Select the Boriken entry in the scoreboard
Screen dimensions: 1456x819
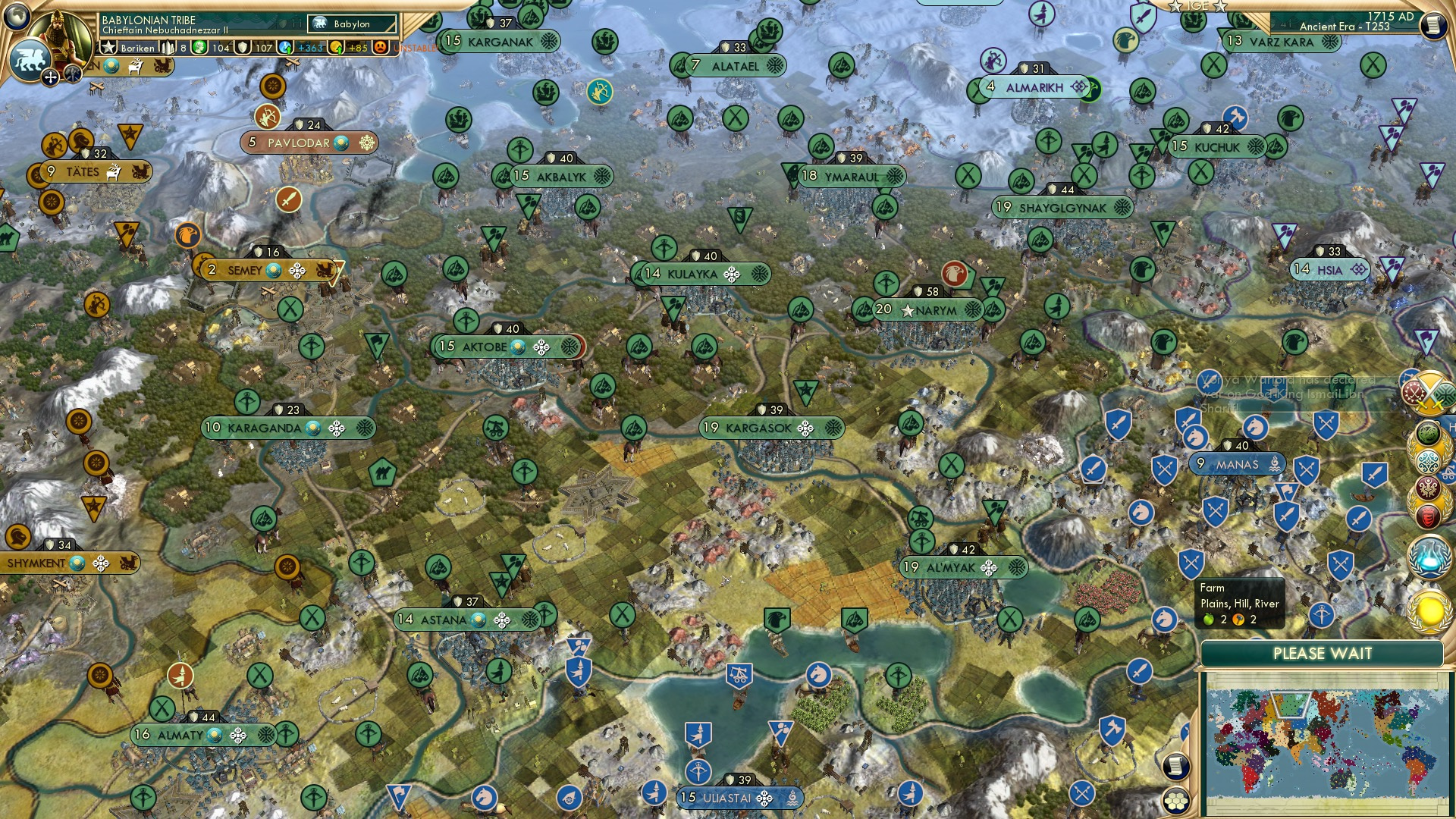pyautogui.click(x=137, y=48)
